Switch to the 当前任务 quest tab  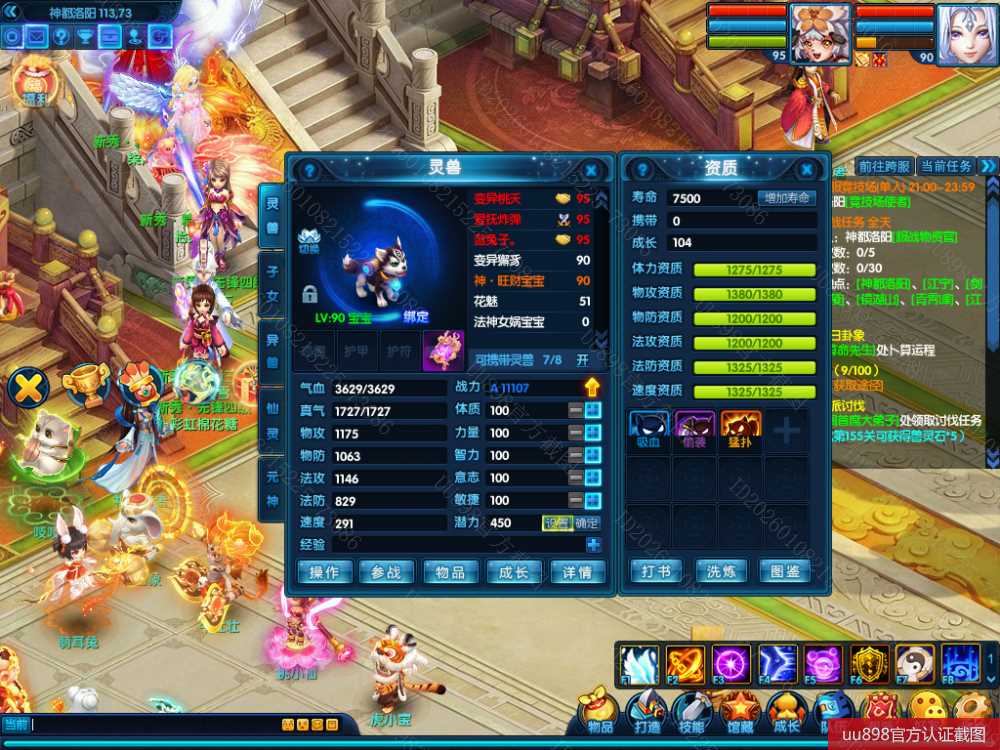tap(945, 166)
